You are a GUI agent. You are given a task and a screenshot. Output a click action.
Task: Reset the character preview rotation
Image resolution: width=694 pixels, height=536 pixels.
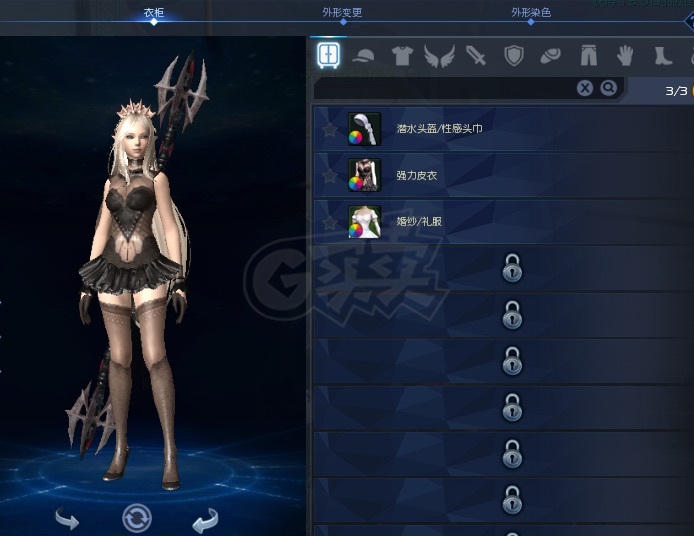coord(137,517)
